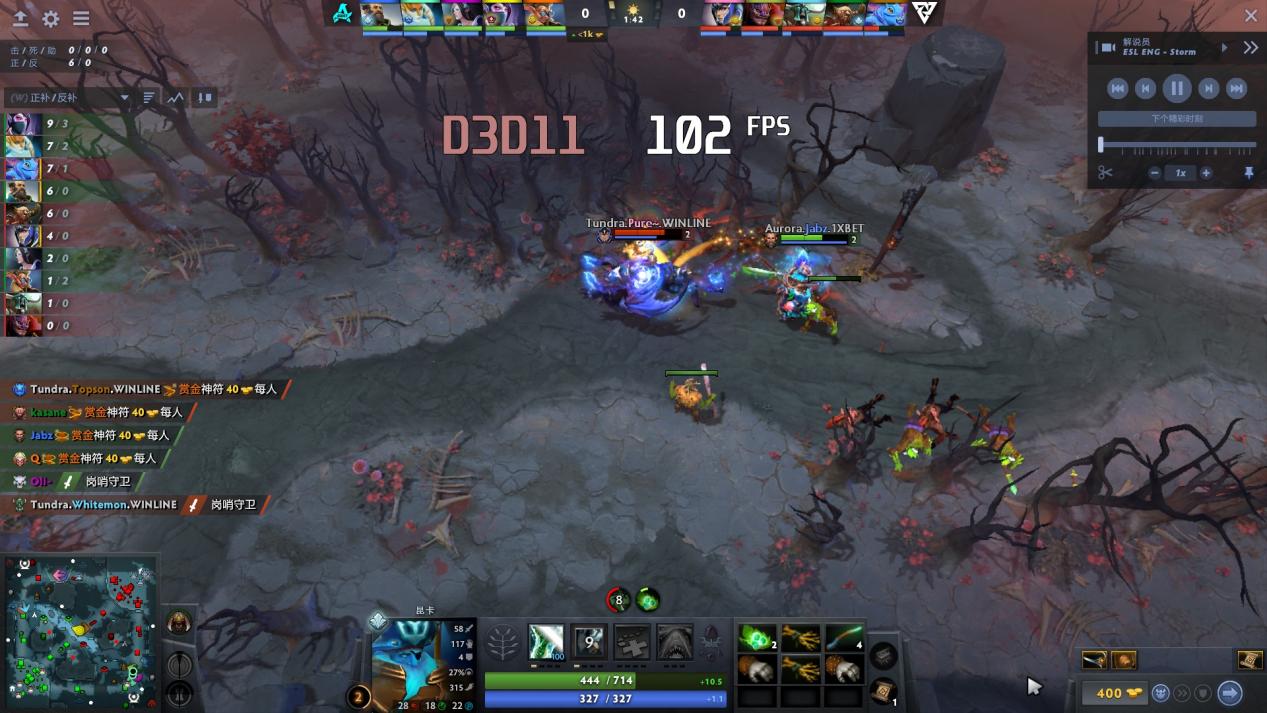Open the talent tree icon
Screen dimensions: 1267x713
pos(503,642)
